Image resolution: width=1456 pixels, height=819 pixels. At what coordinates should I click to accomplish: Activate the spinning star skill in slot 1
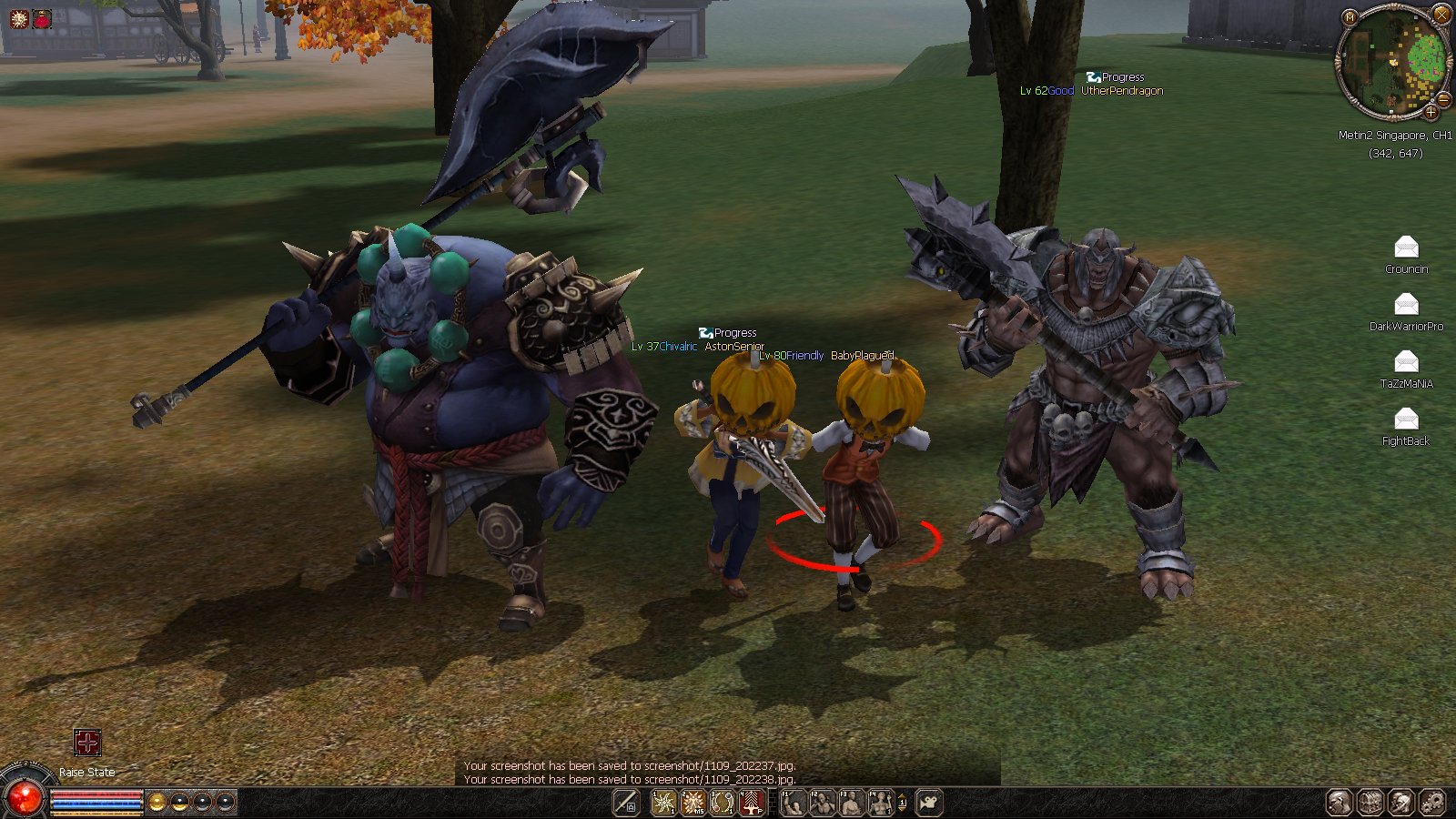tap(663, 803)
